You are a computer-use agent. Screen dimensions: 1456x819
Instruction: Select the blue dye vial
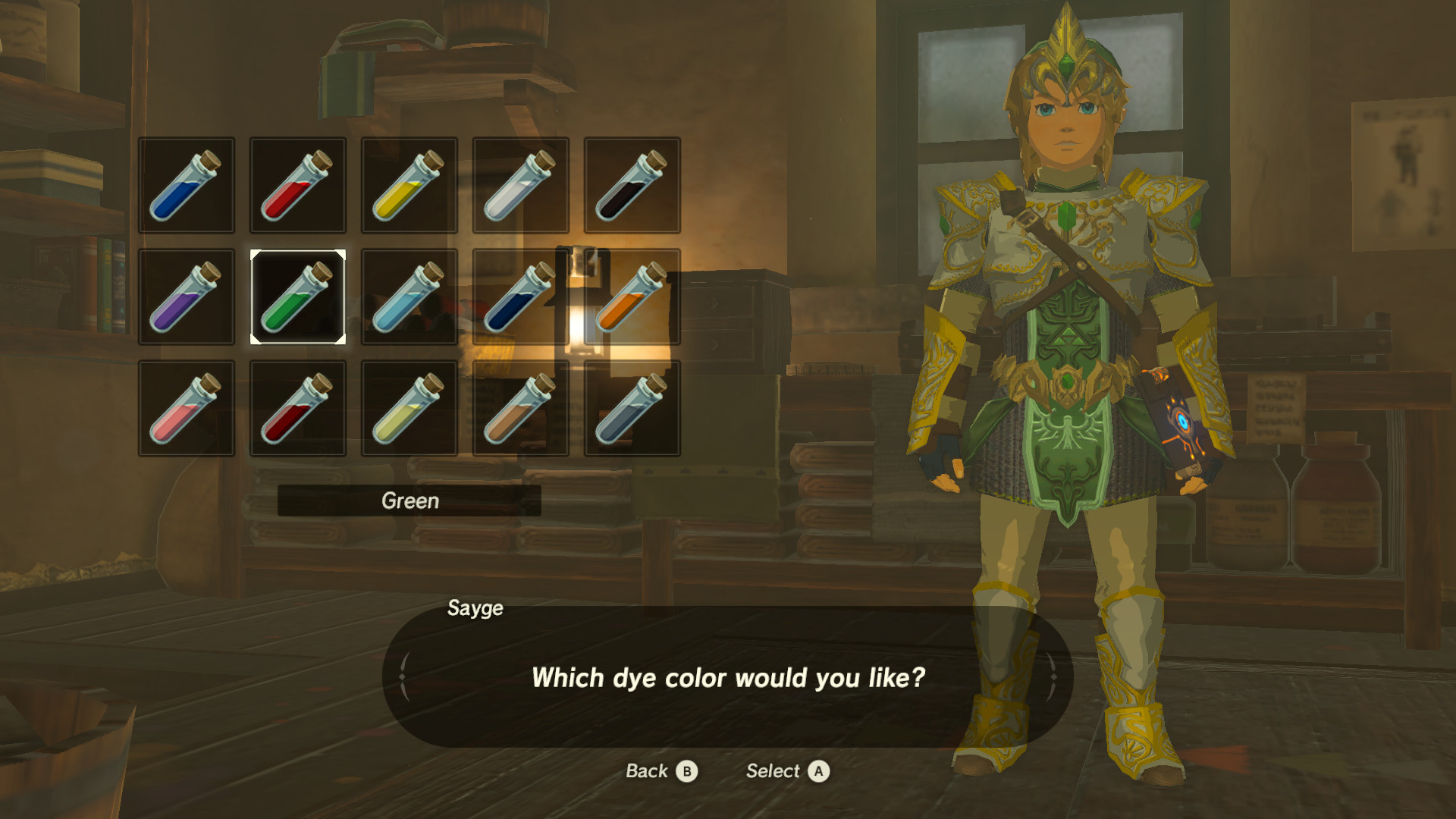186,184
